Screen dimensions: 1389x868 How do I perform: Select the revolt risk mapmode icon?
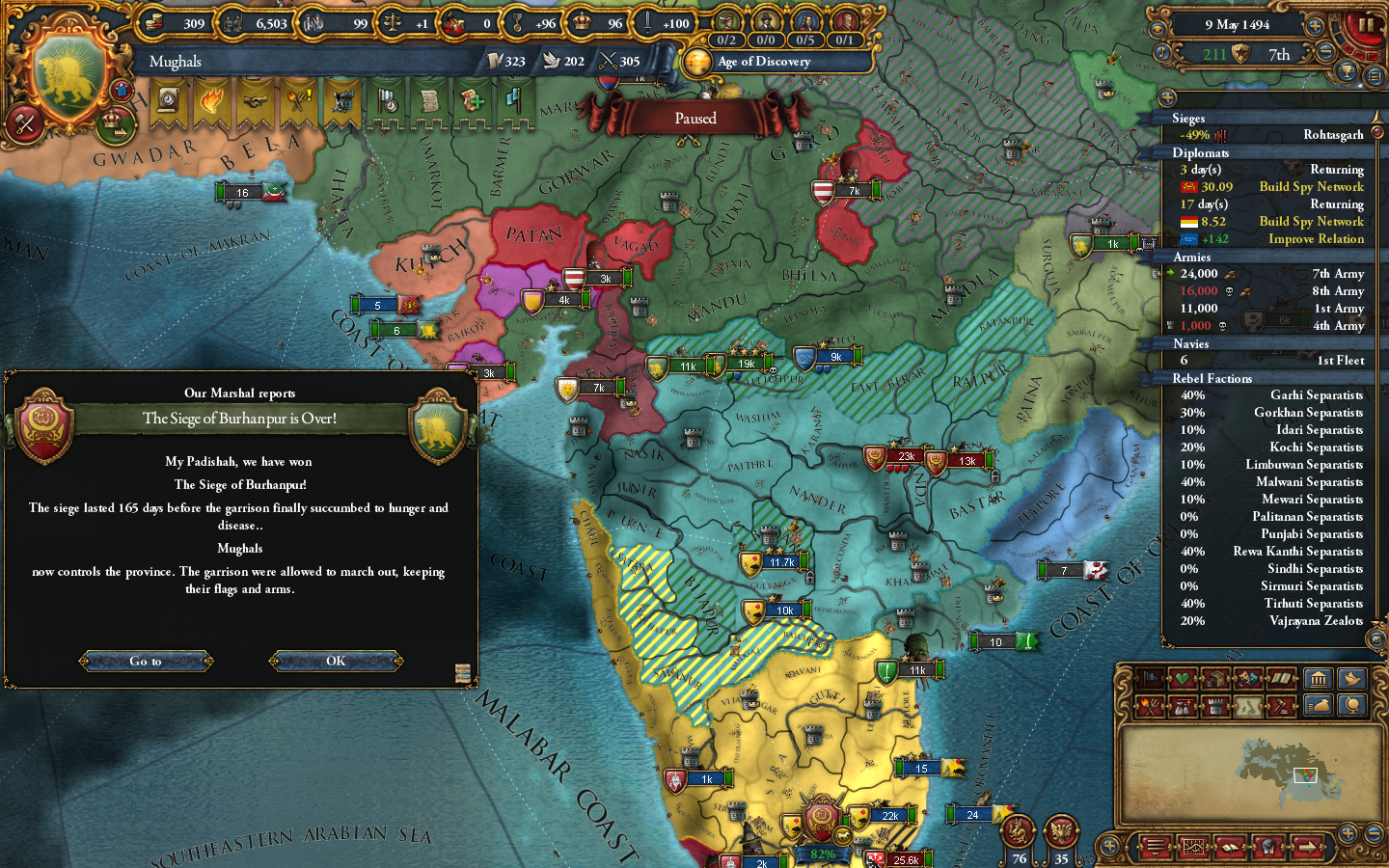coord(1149,705)
